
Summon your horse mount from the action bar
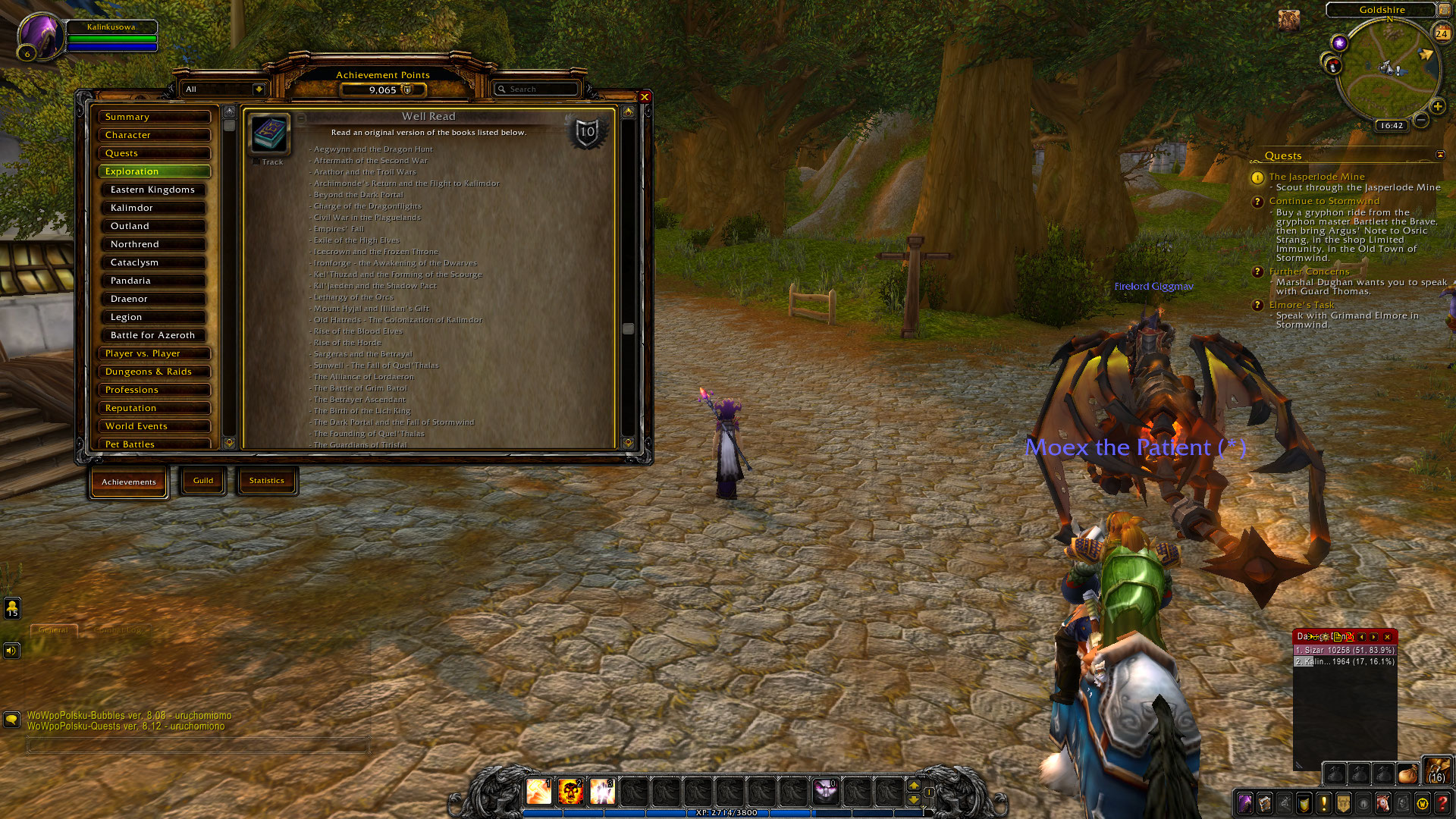click(1383, 803)
